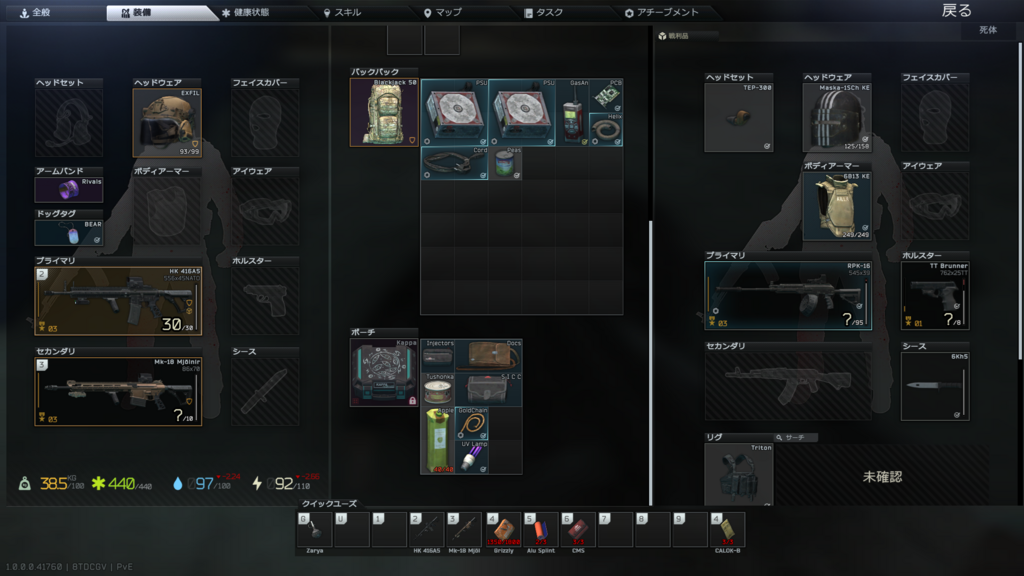The image size is (1024, 576).
Task: Click the UV Lamp in the pouch
Action: [x=471, y=457]
